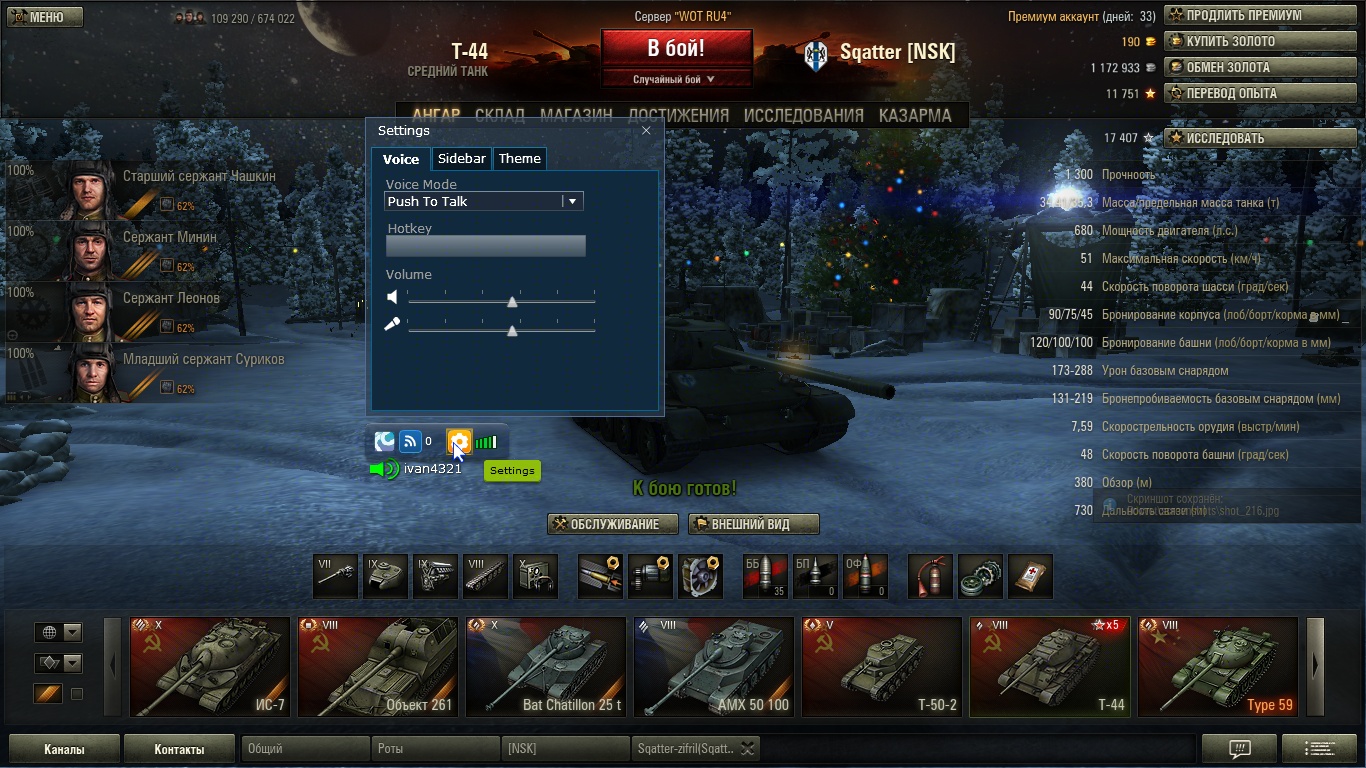This screenshot has height=768, width=1366.
Task: Open the КАЗАРМА barracks tab
Action: tap(915, 115)
